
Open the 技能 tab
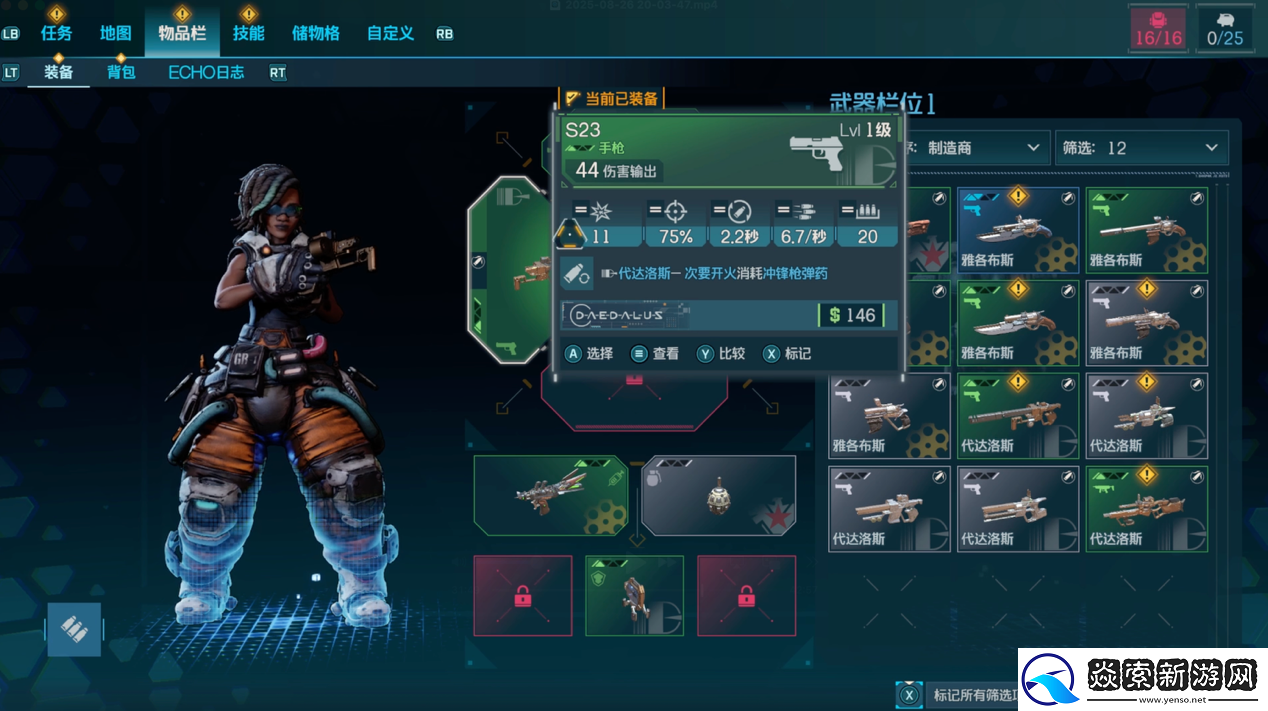[248, 33]
